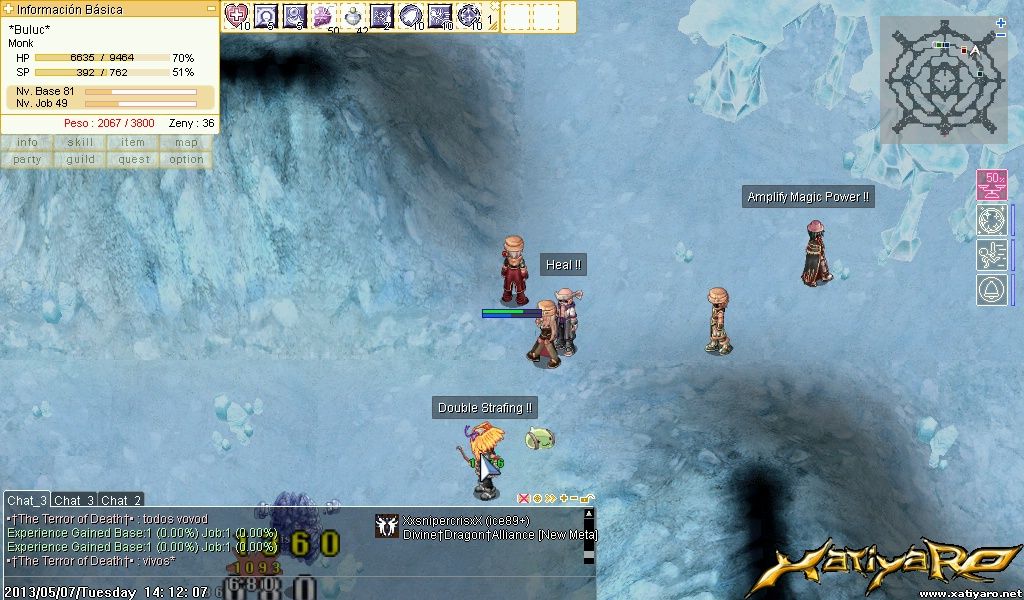Open the party window

27,159
